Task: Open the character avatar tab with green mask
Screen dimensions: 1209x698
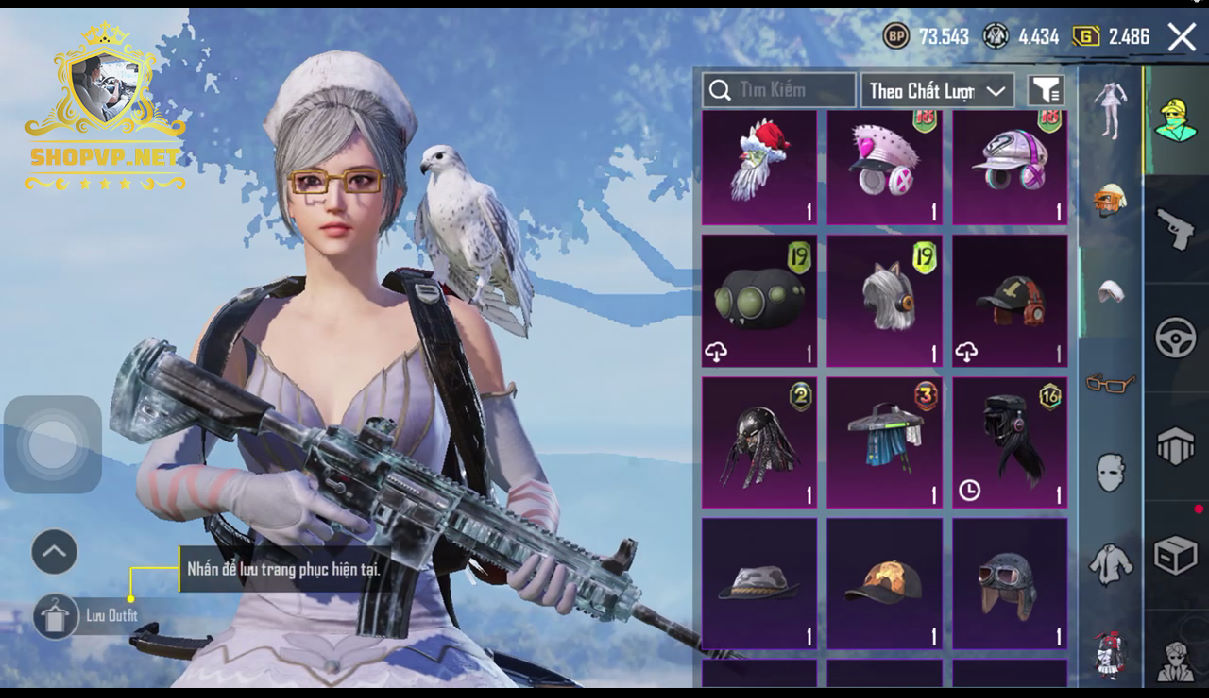Action: (x=1176, y=121)
